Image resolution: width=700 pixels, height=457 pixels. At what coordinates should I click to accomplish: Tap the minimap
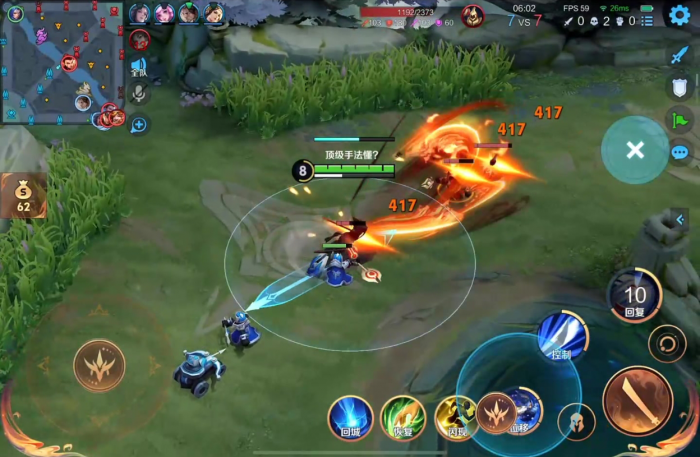tap(61, 62)
